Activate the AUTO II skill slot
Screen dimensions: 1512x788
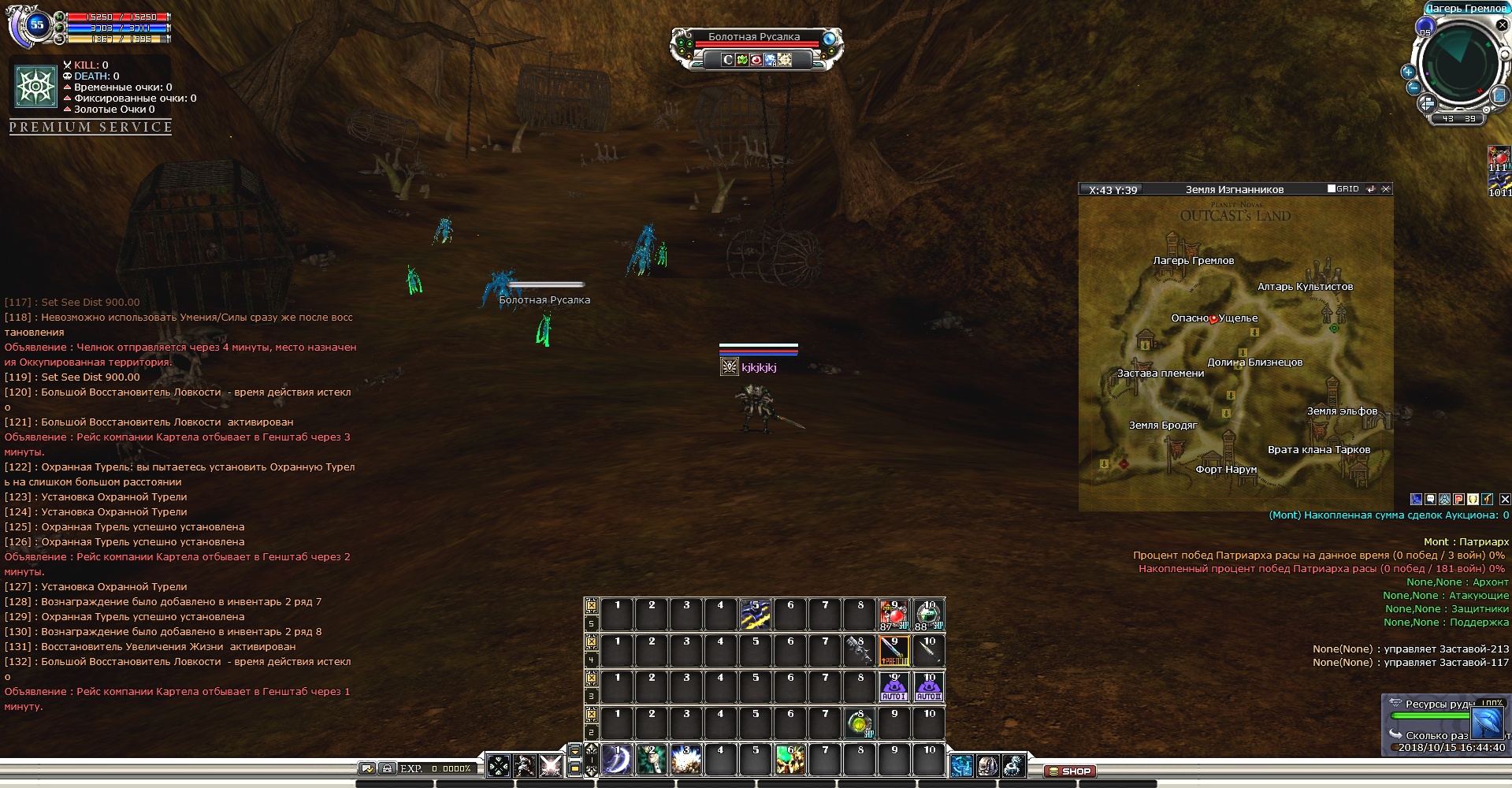pyautogui.click(x=928, y=687)
